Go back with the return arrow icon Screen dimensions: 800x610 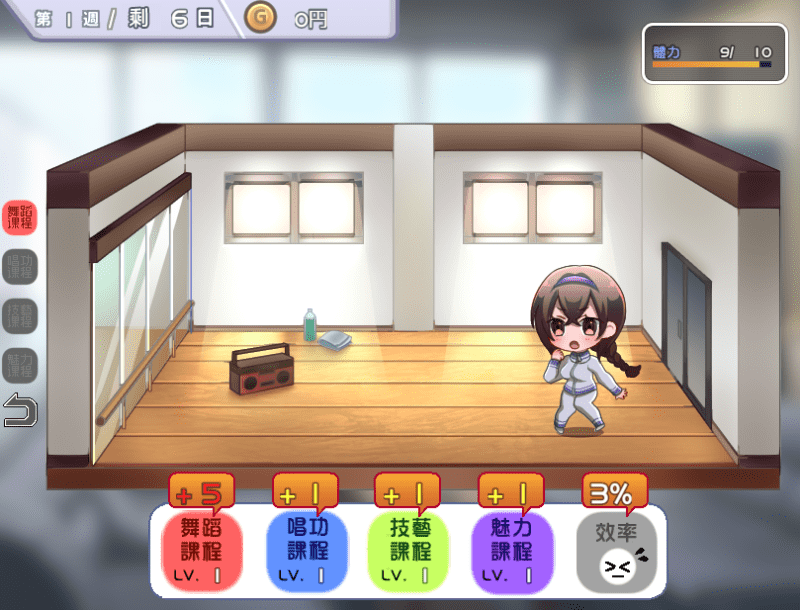pos(20,410)
